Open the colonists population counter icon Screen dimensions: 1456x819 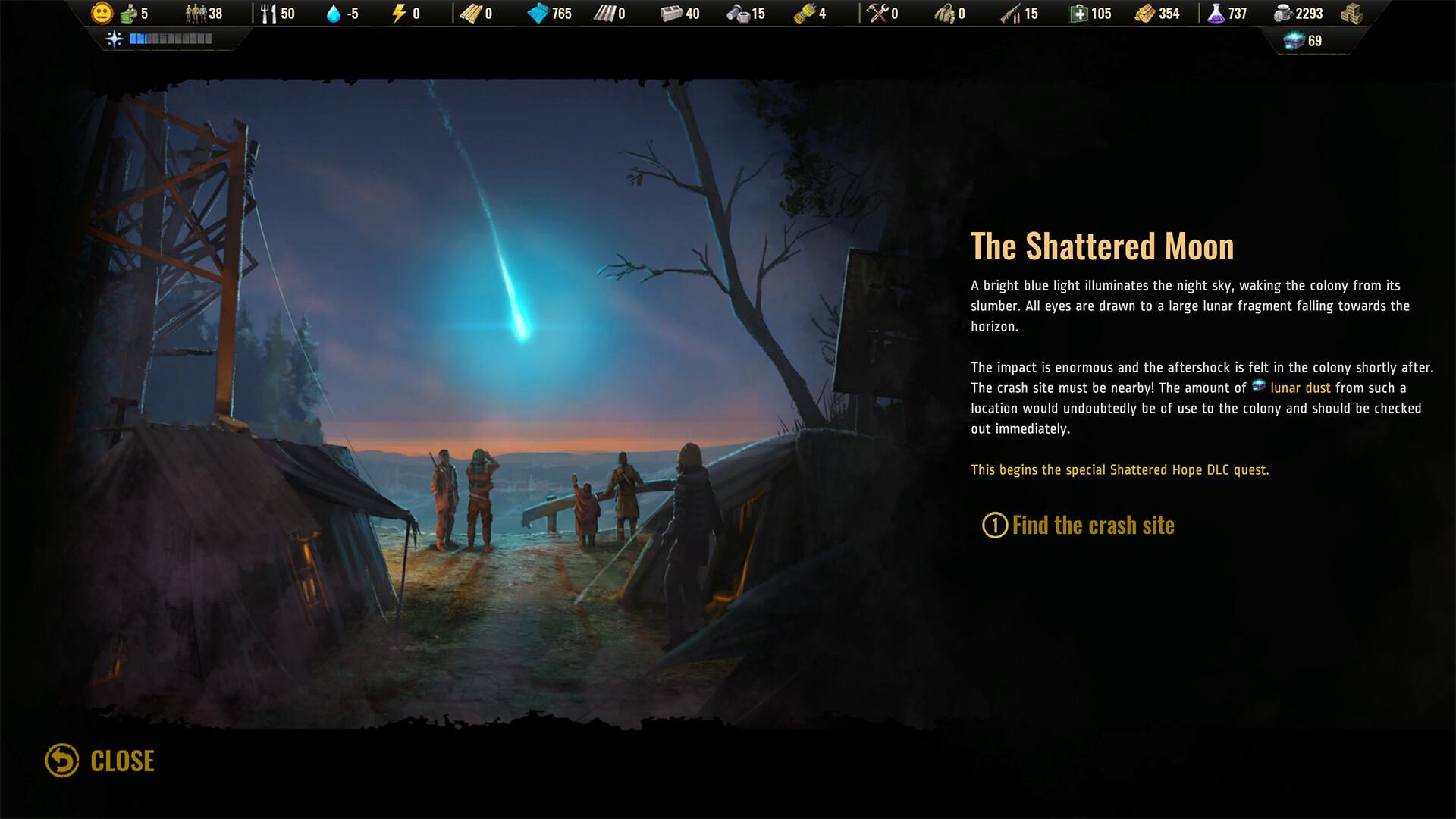pos(195,13)
